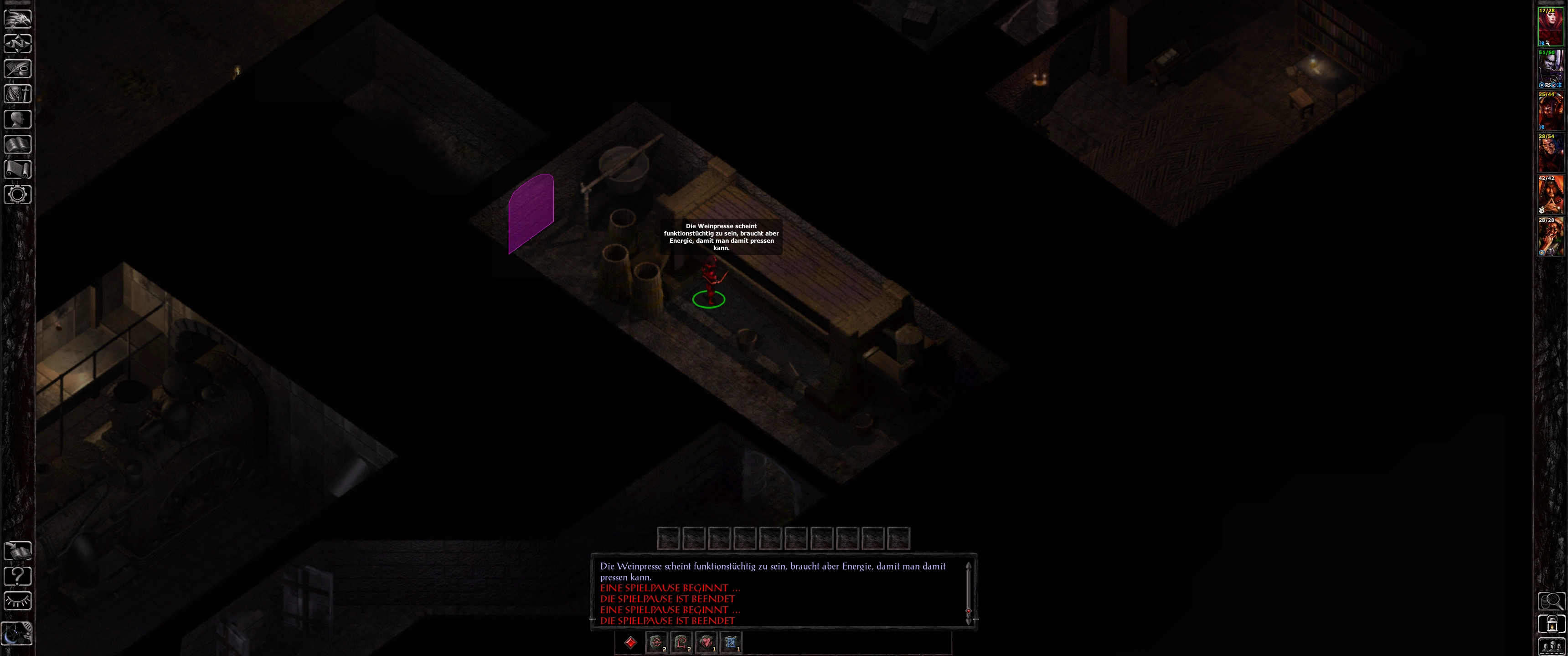Select the party portrait with 28/28 health
The width and height of the screenshot is (1568, 656).
[x=1550, y=237]
